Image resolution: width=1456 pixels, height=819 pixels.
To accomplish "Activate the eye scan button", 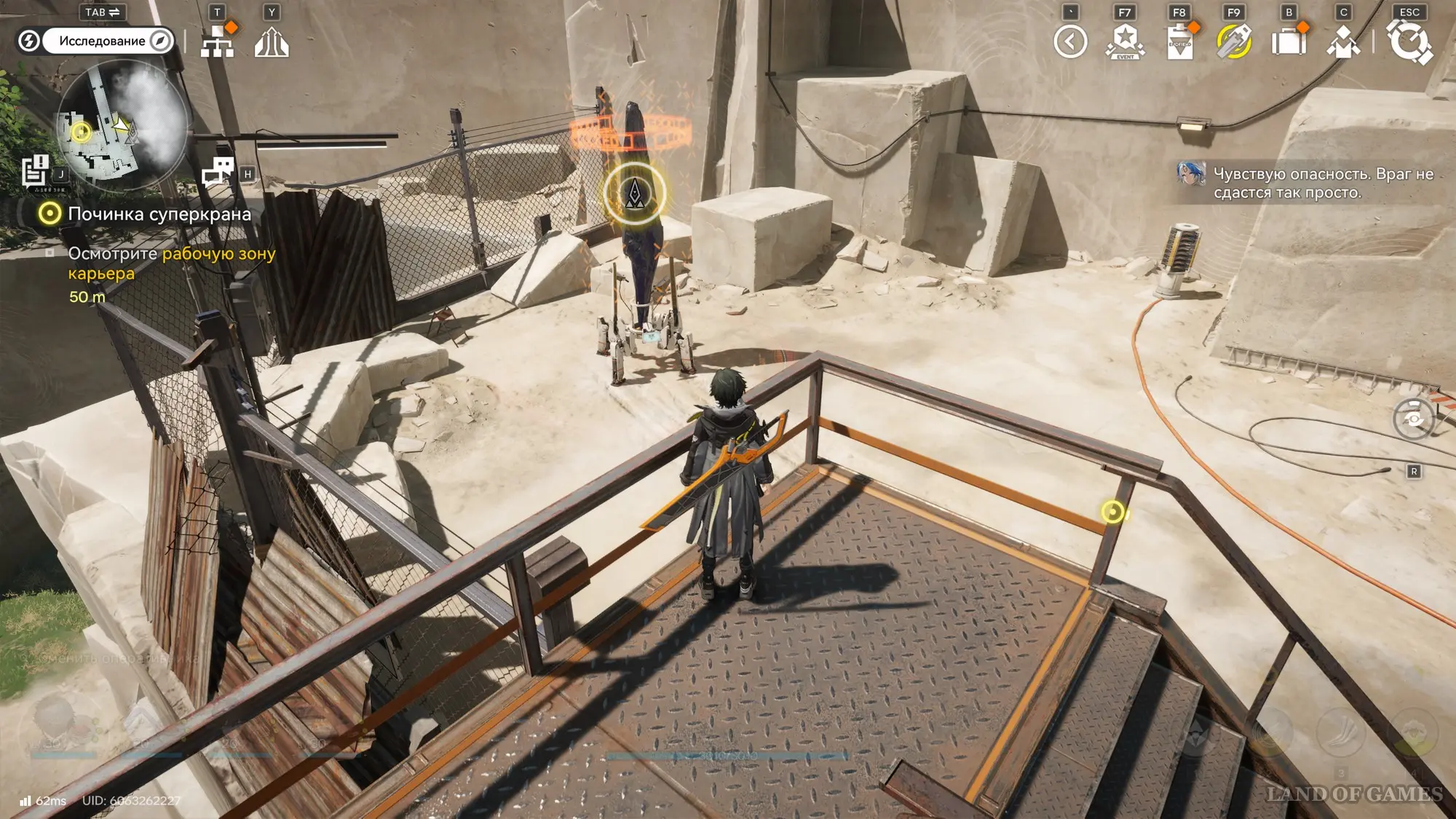I will pos(1413,419).
